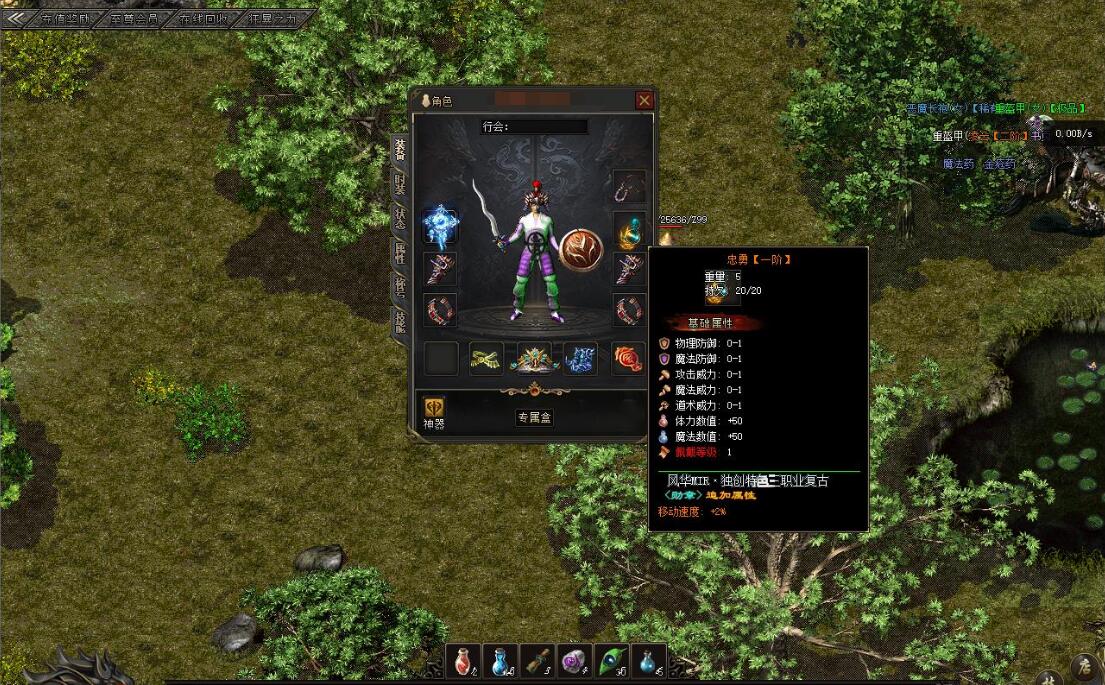The image size is (1105, 685).
Task: Open the 狂暴之力 fury power menu
Action: [x=273, y=19]
